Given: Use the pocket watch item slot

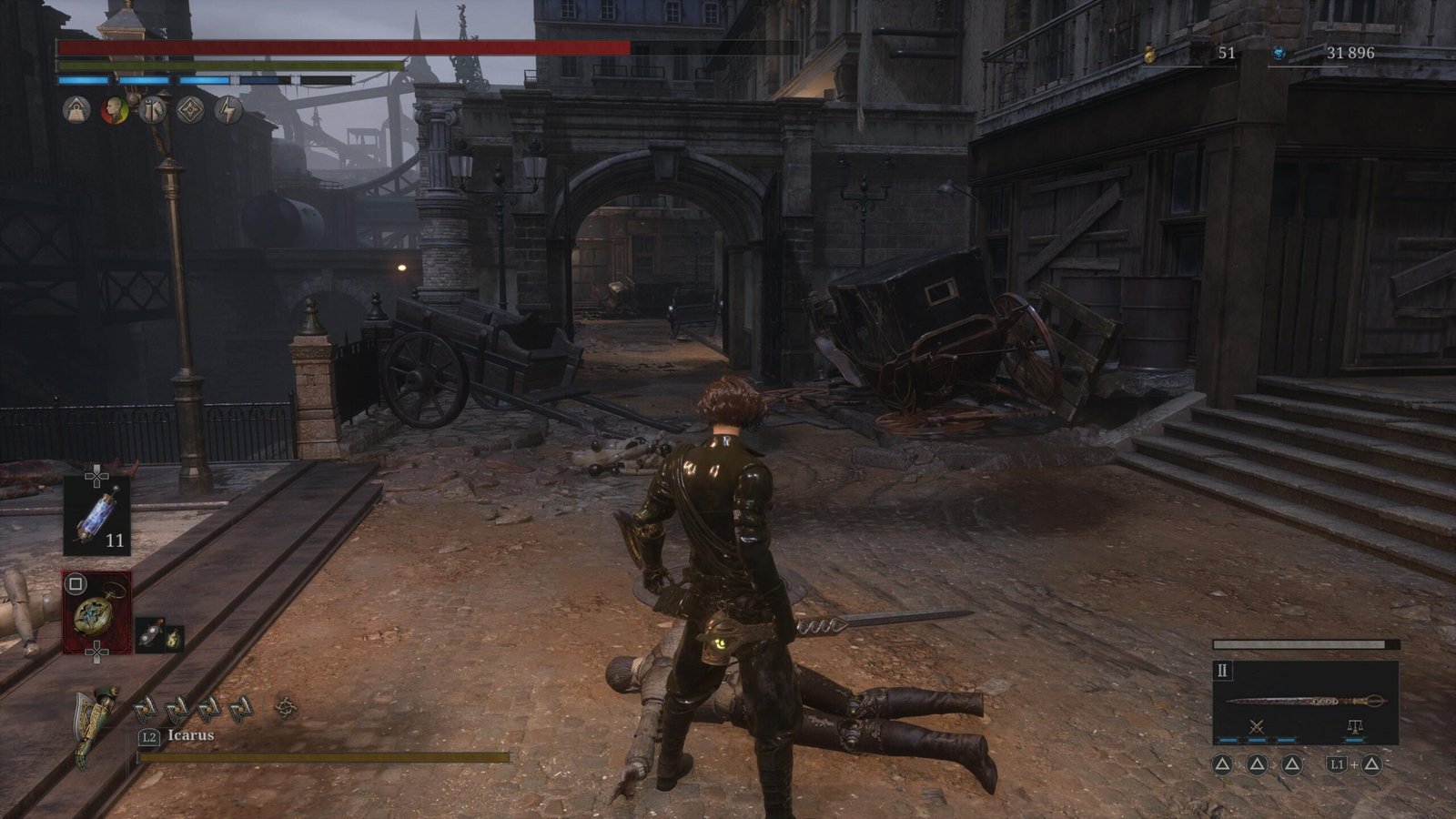Looking at the screenshot, I should click(96, 612).
